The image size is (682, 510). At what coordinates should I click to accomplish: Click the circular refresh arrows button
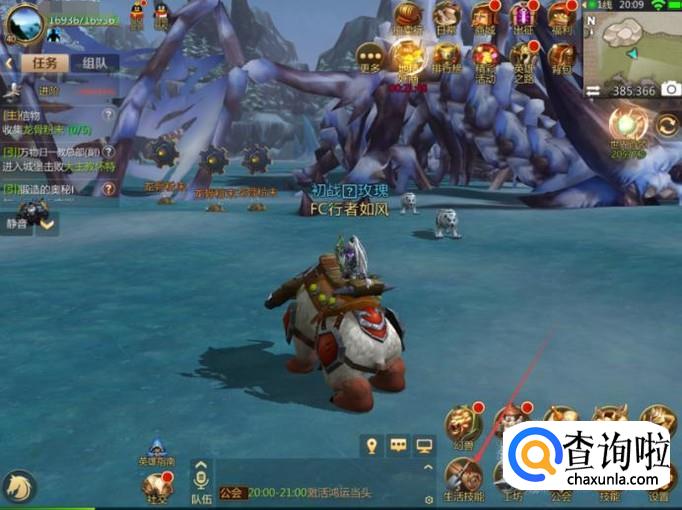tap(667, 126)
